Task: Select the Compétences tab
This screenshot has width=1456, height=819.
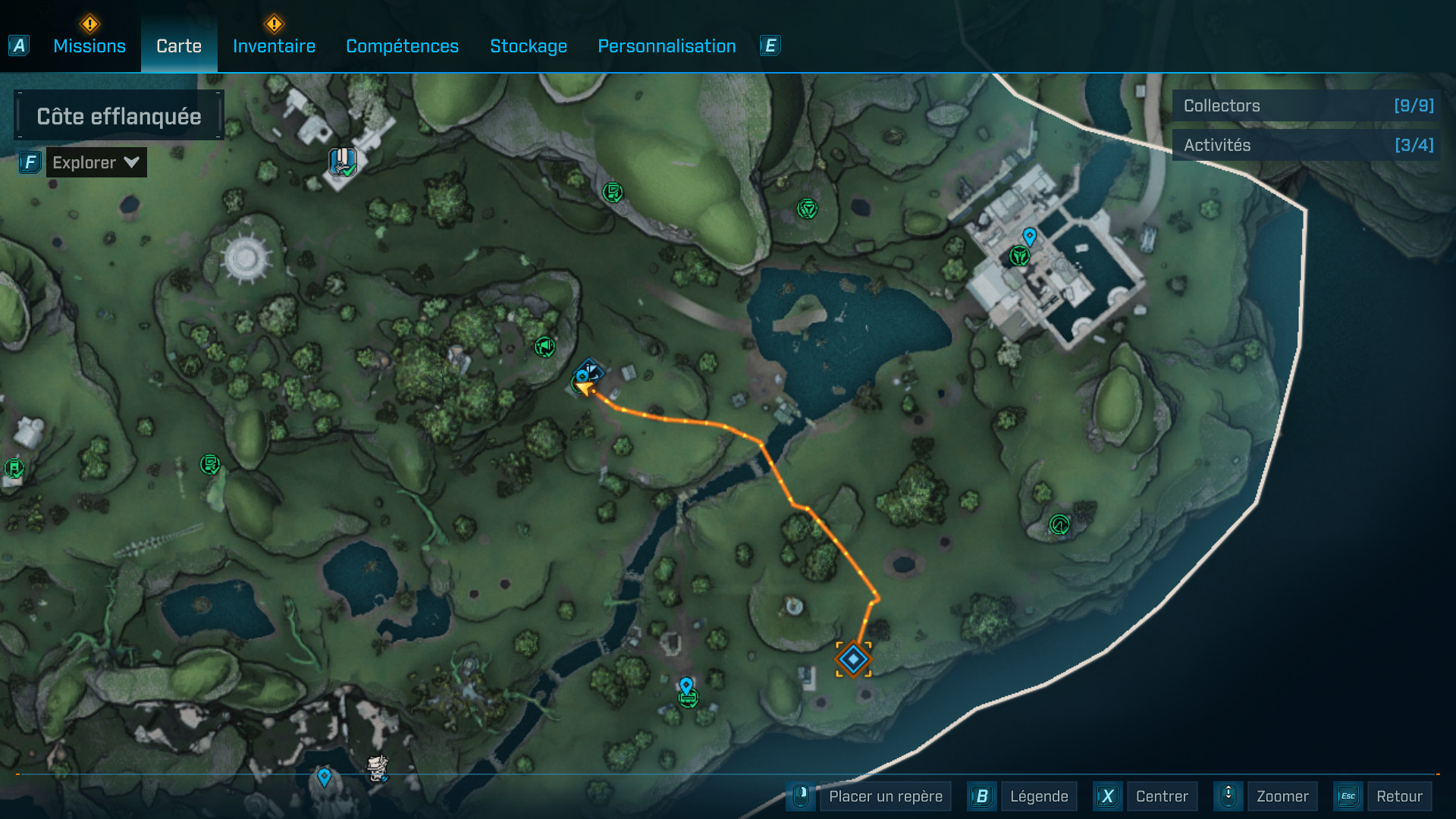Action: (x=402, y=46)
